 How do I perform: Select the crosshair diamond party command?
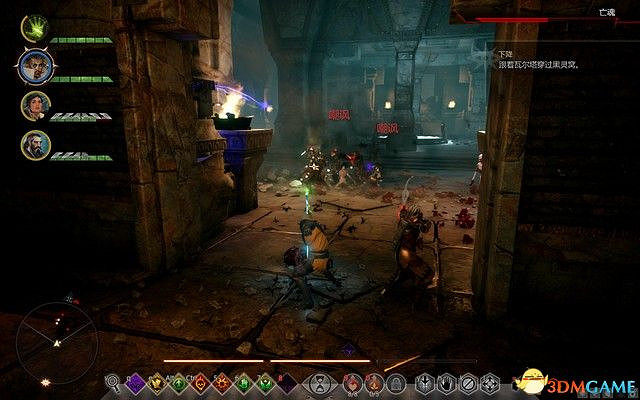coord(490,381)
